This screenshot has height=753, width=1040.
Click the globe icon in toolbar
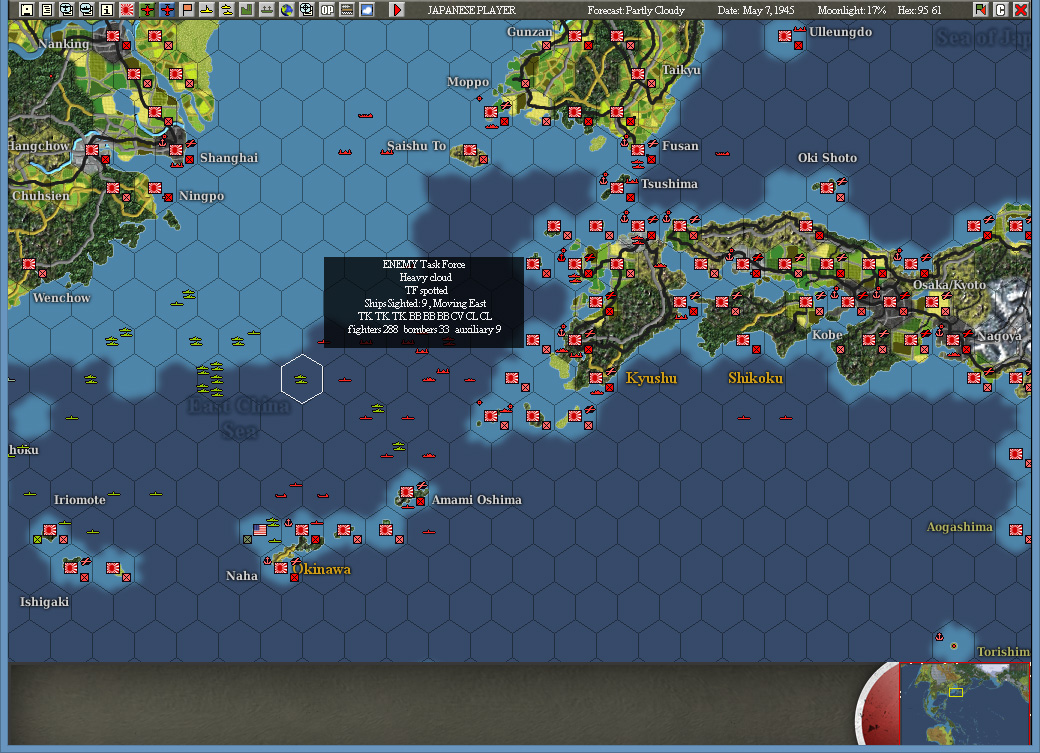(287, 9)
